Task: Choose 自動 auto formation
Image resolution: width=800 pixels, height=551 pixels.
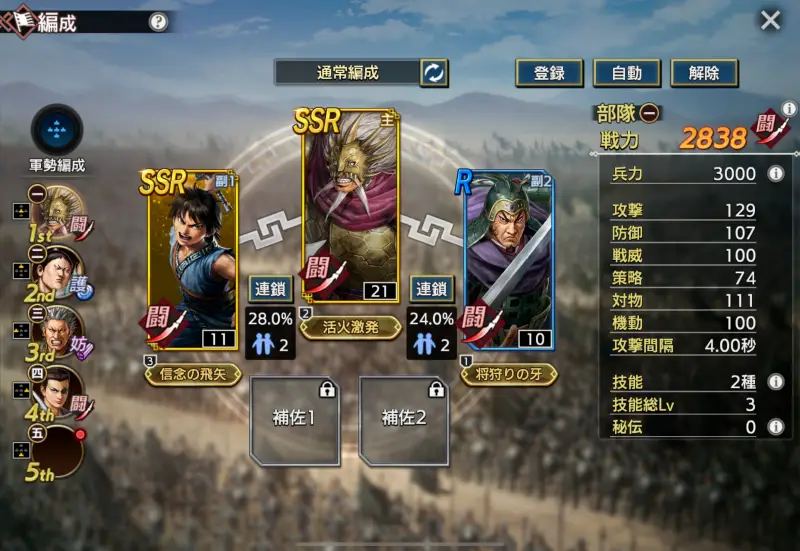Action: pos(626,73)
